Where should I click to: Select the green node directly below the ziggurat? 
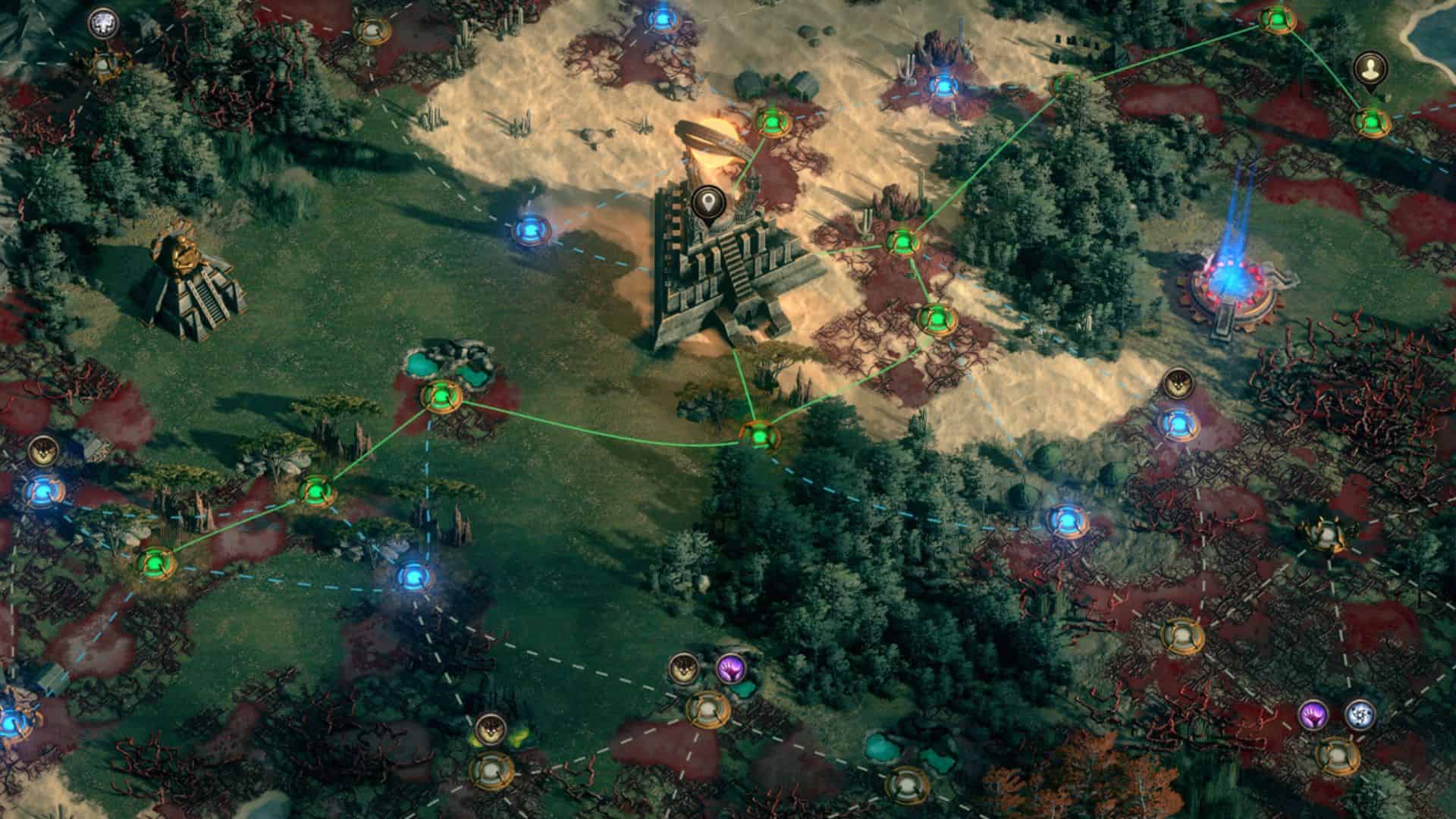click(x=759, y=435)
